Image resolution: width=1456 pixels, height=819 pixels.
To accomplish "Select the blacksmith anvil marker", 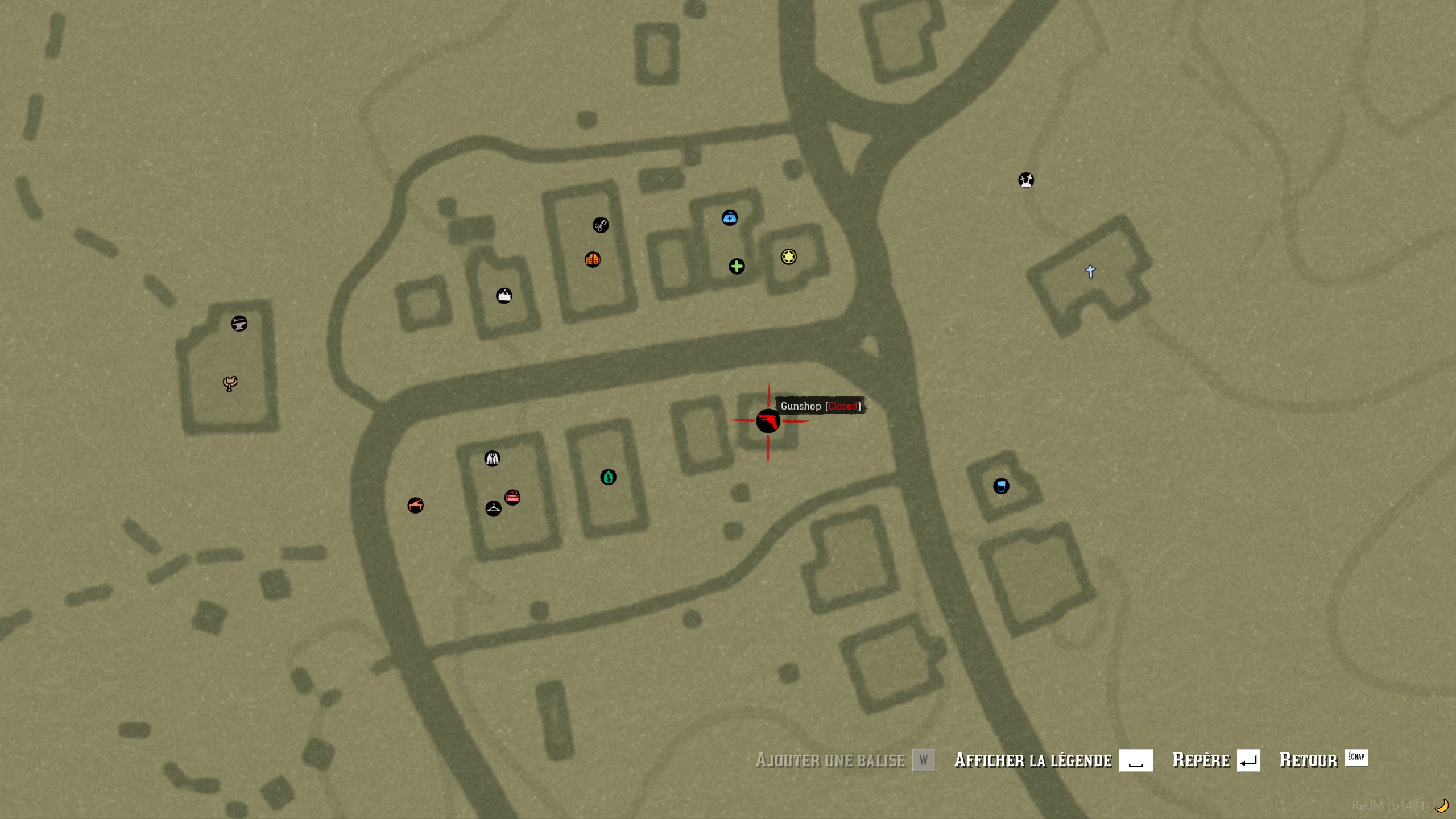I will (x=239, y=324).
